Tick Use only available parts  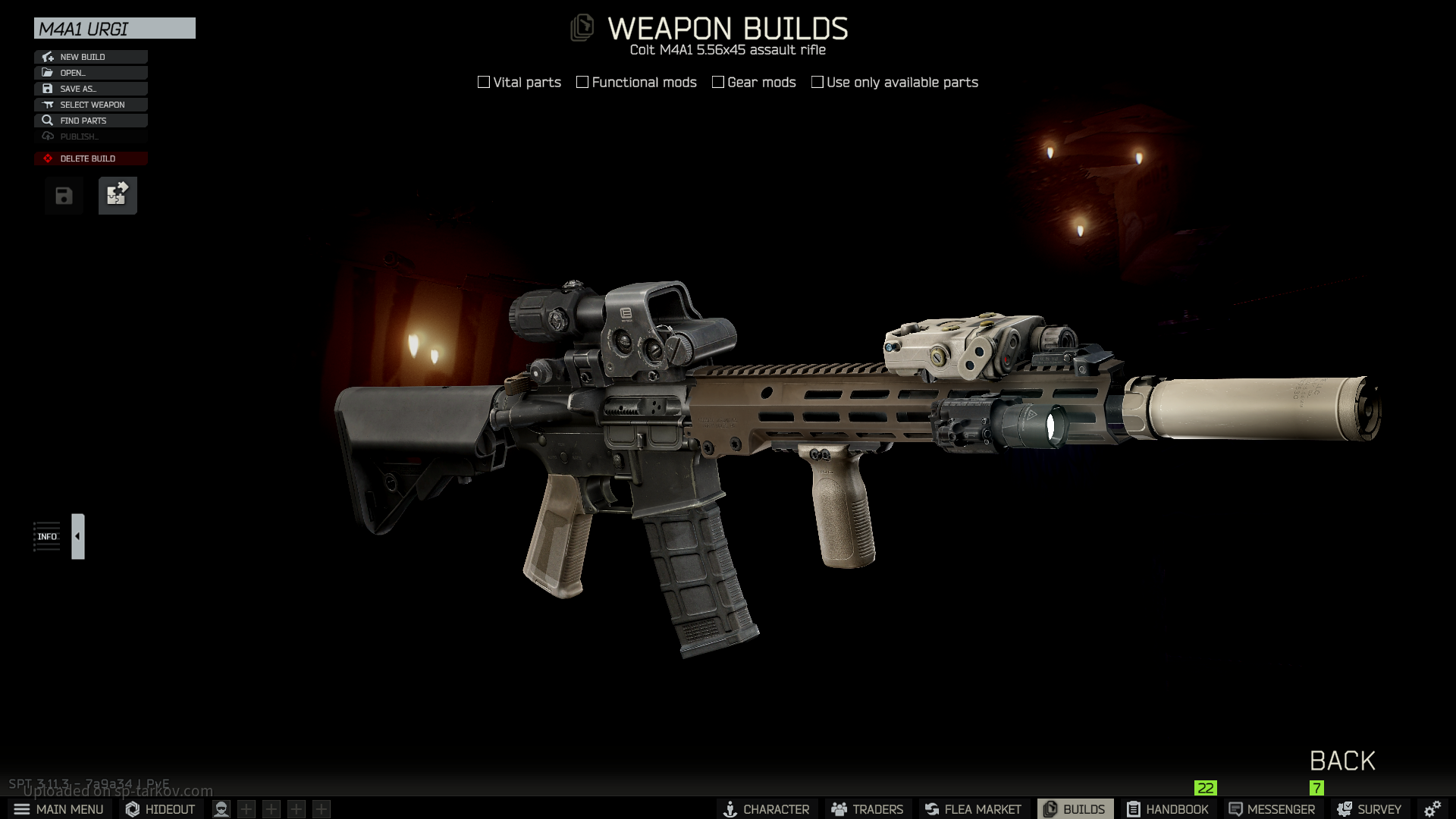point(817,82)
